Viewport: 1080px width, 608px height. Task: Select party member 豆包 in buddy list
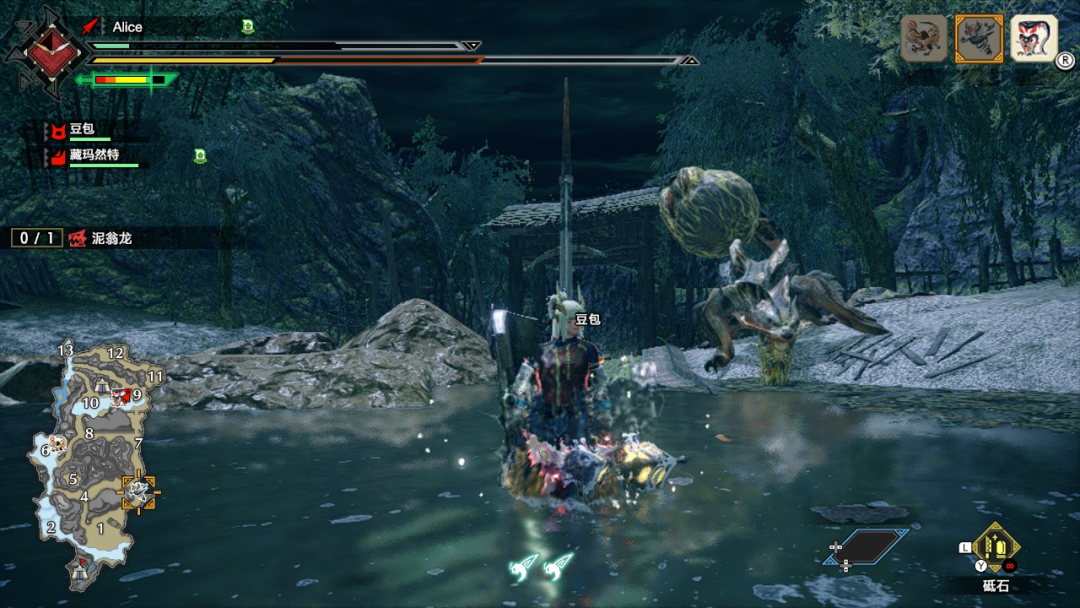pyautogui.click(x=80, y=130)
